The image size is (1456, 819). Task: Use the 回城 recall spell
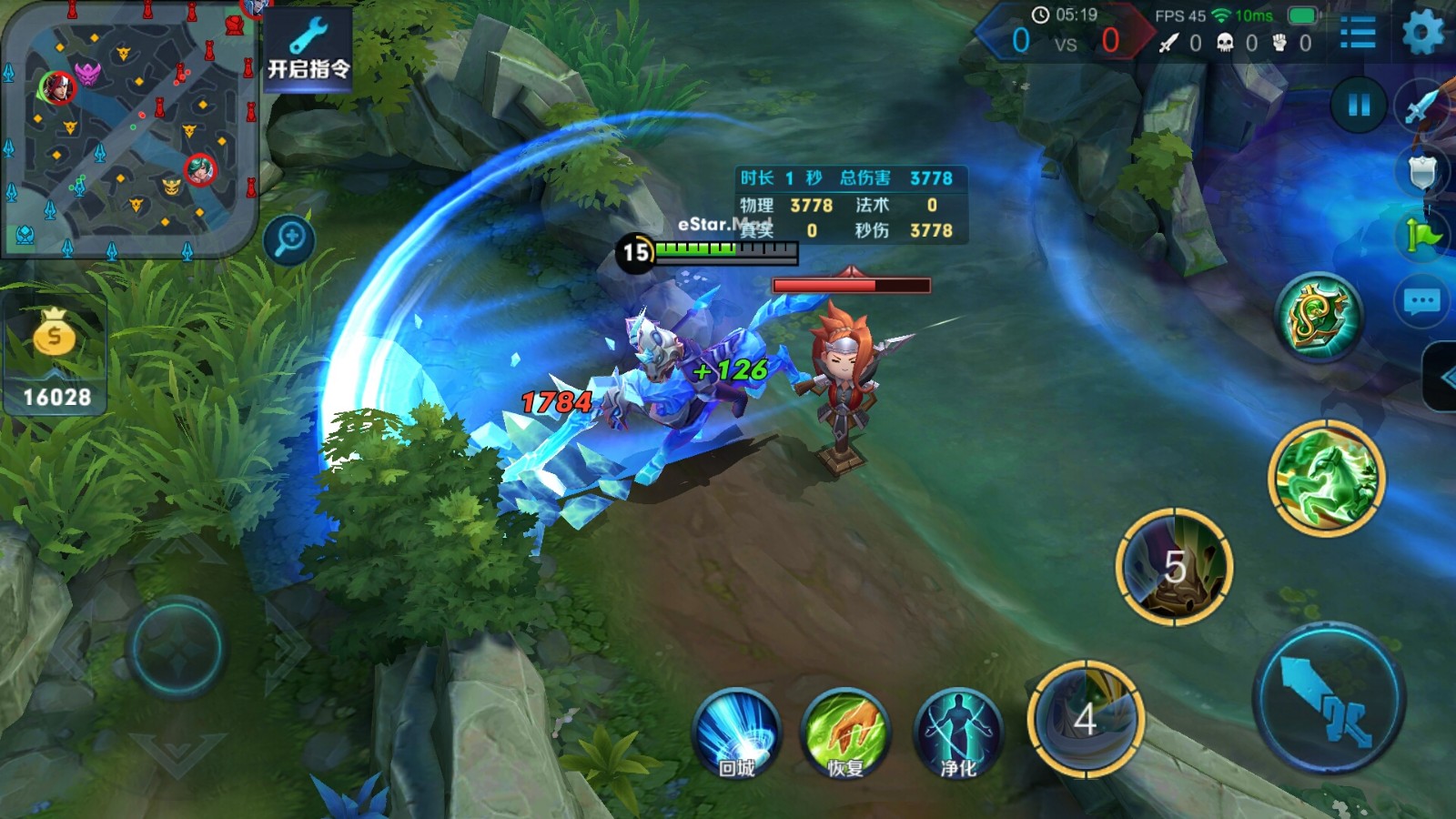click(x=736, y=734)
